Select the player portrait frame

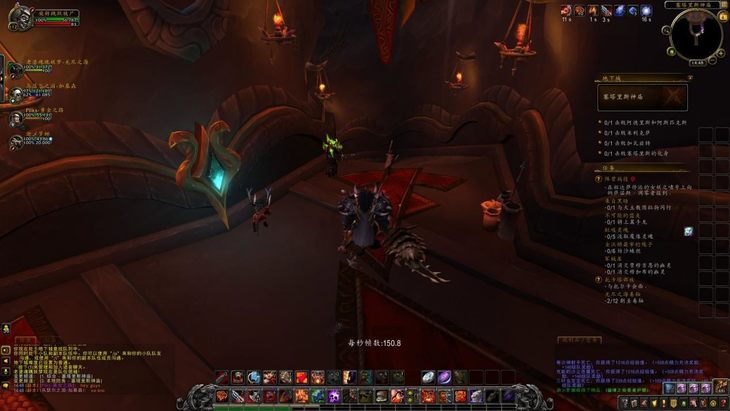click(18, 19)
